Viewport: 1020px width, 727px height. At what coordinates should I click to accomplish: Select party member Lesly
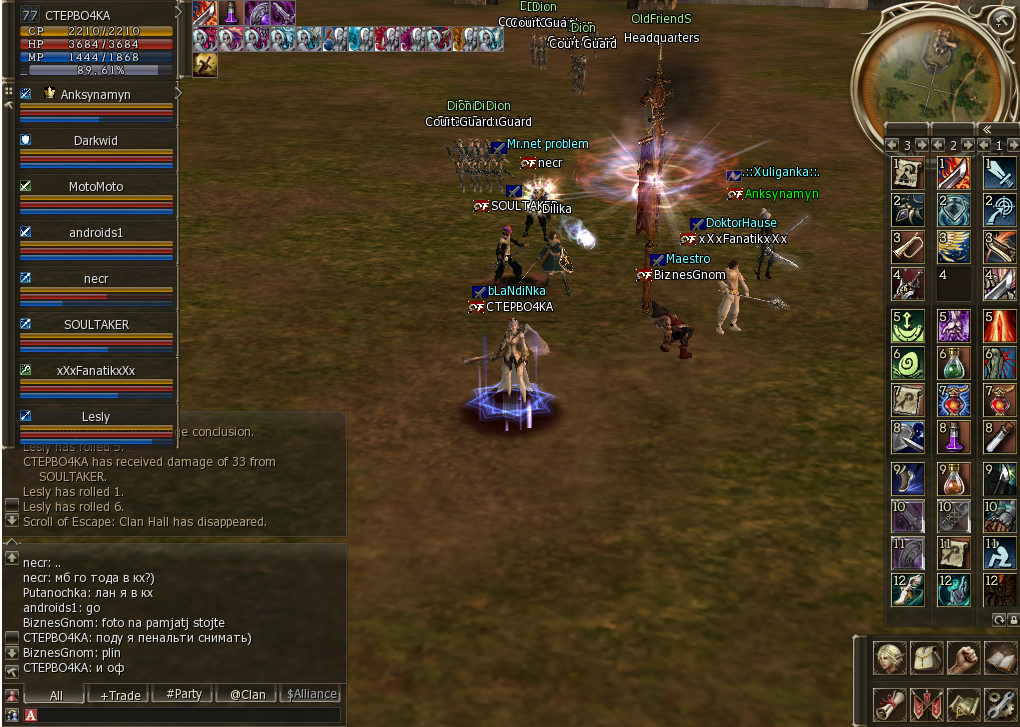[95, 417]
